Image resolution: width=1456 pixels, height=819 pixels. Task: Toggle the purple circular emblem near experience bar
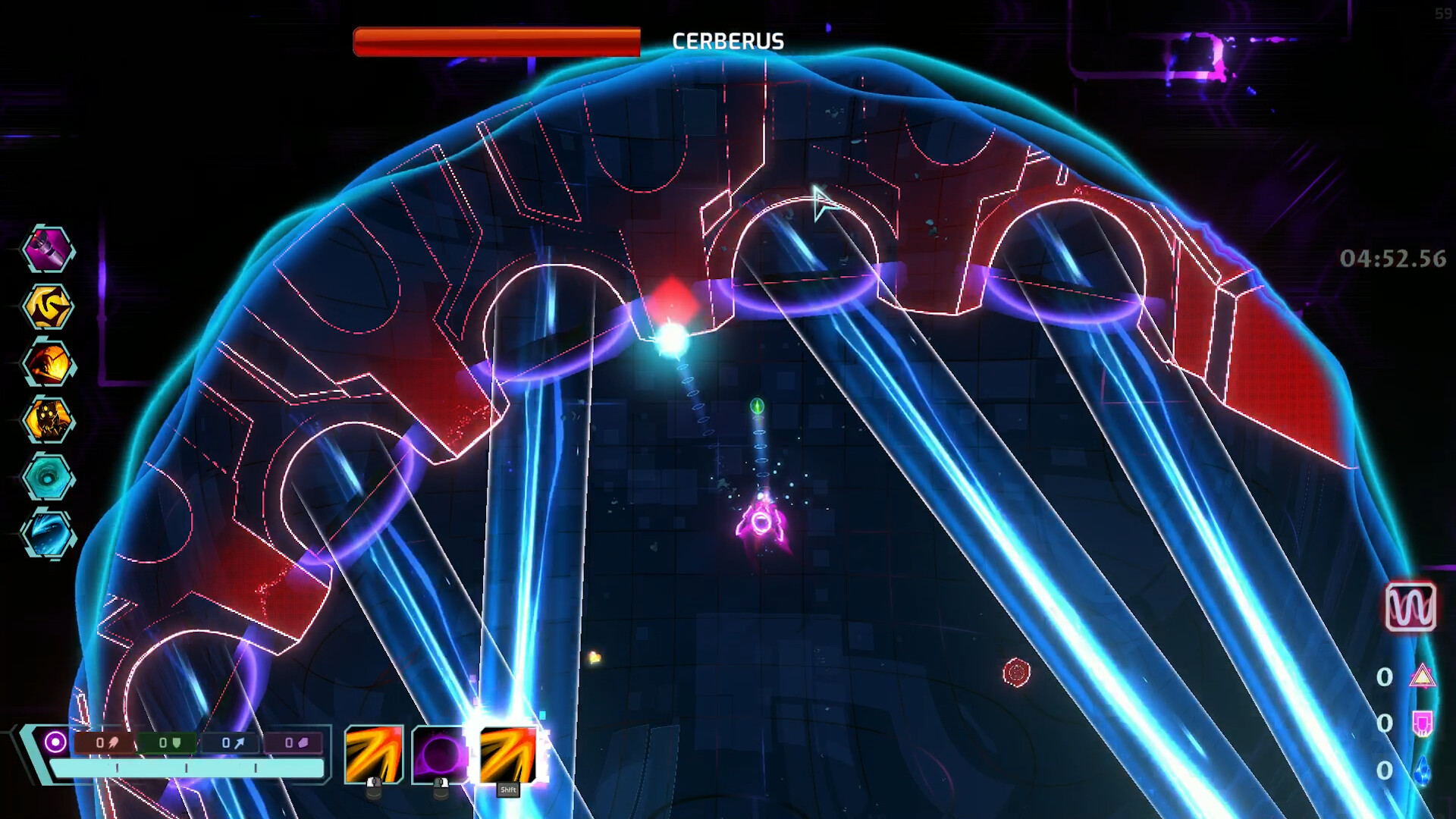tap(55, 741)
